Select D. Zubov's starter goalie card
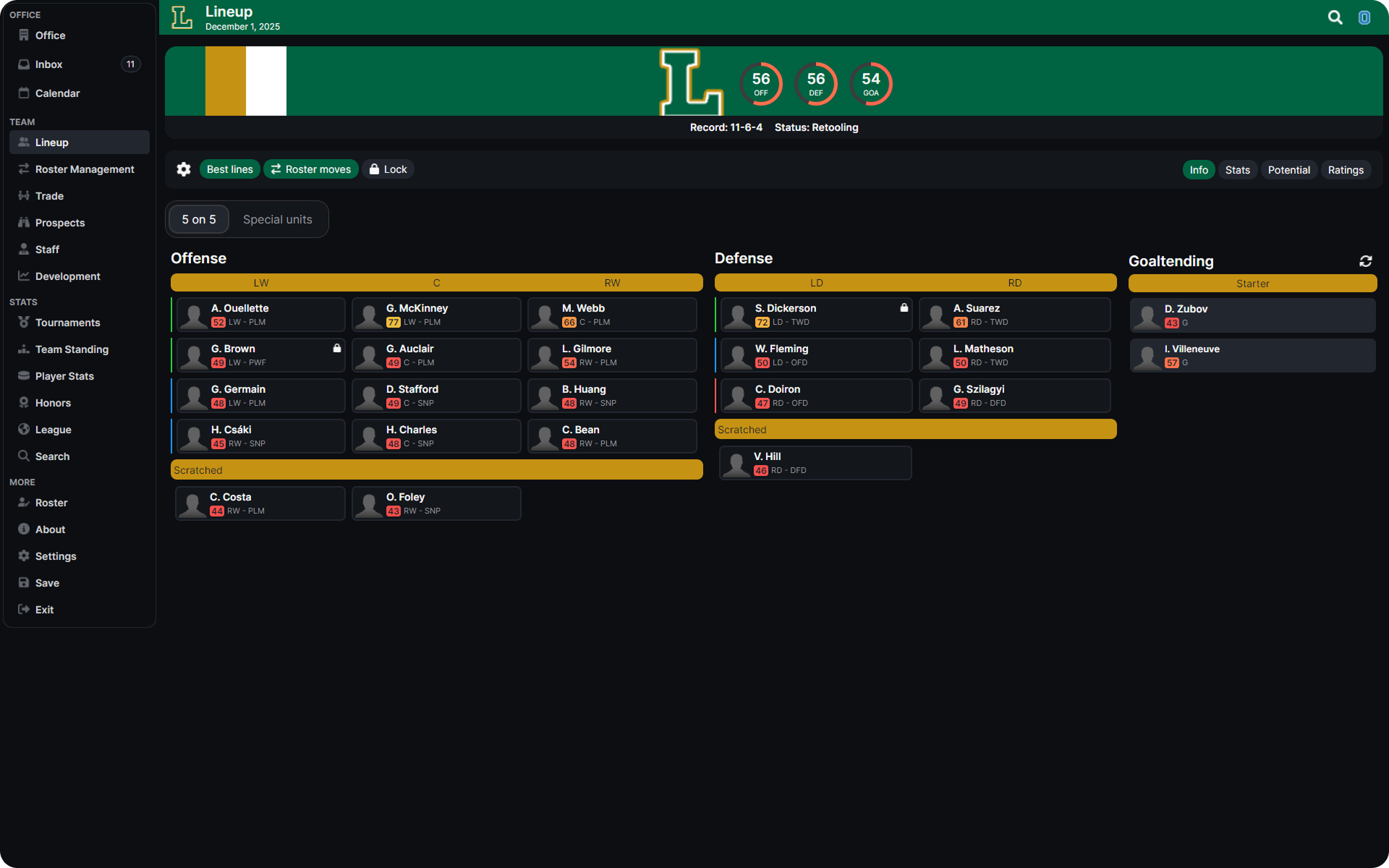The image size is (1389, 868). (x=1252, y=315)
